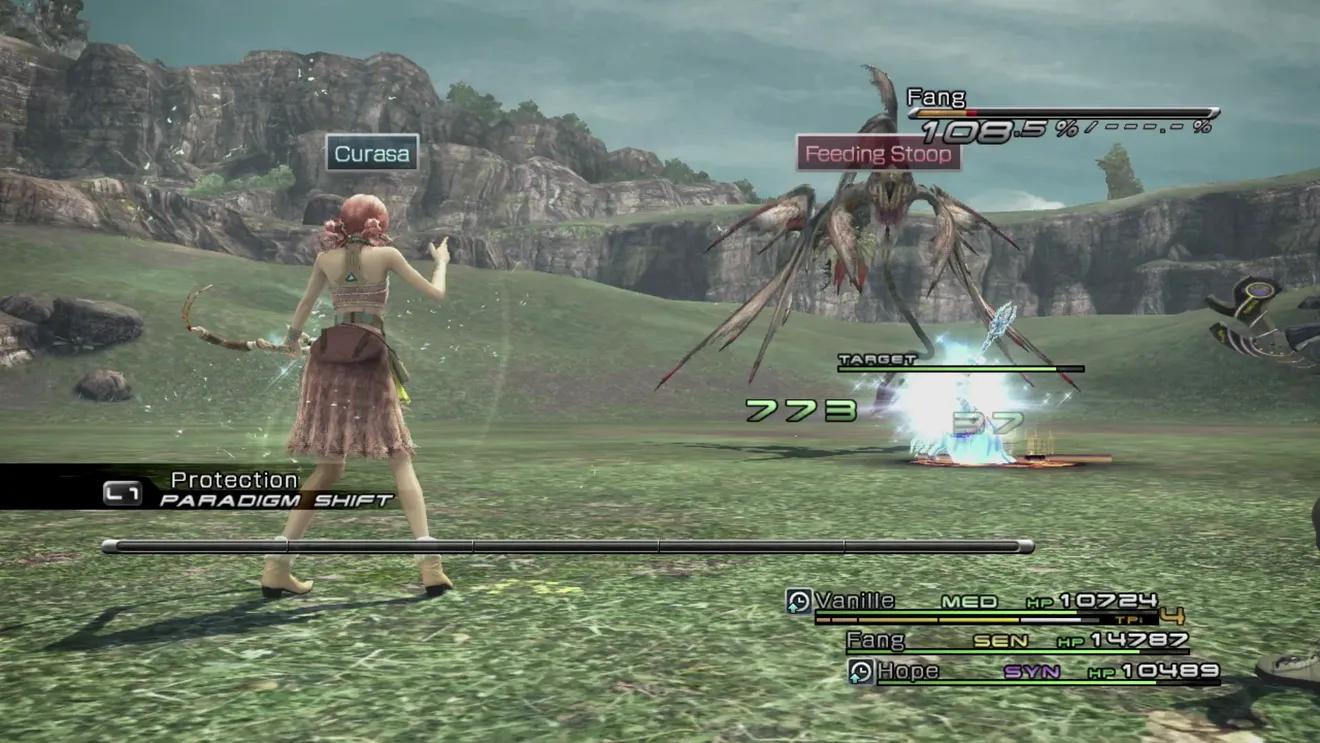Screen dimensions: 1320x743
Task: Click the status icon beside Hope's name
Action: click(861, 672)
